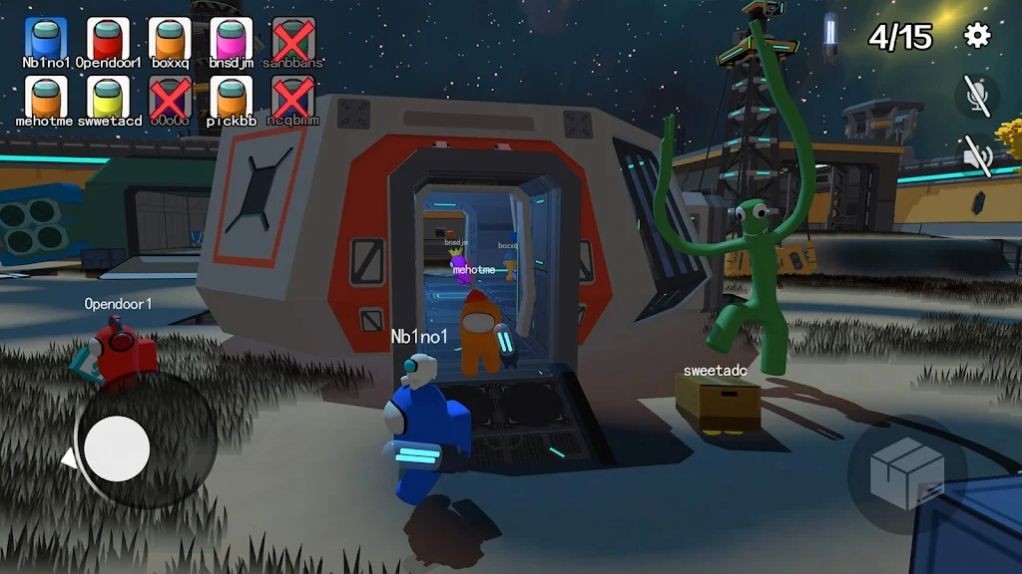1022x574 pixels.
Task: Toggle the muted microphone button
Action: pyautogui.click(x=976, y=95)
